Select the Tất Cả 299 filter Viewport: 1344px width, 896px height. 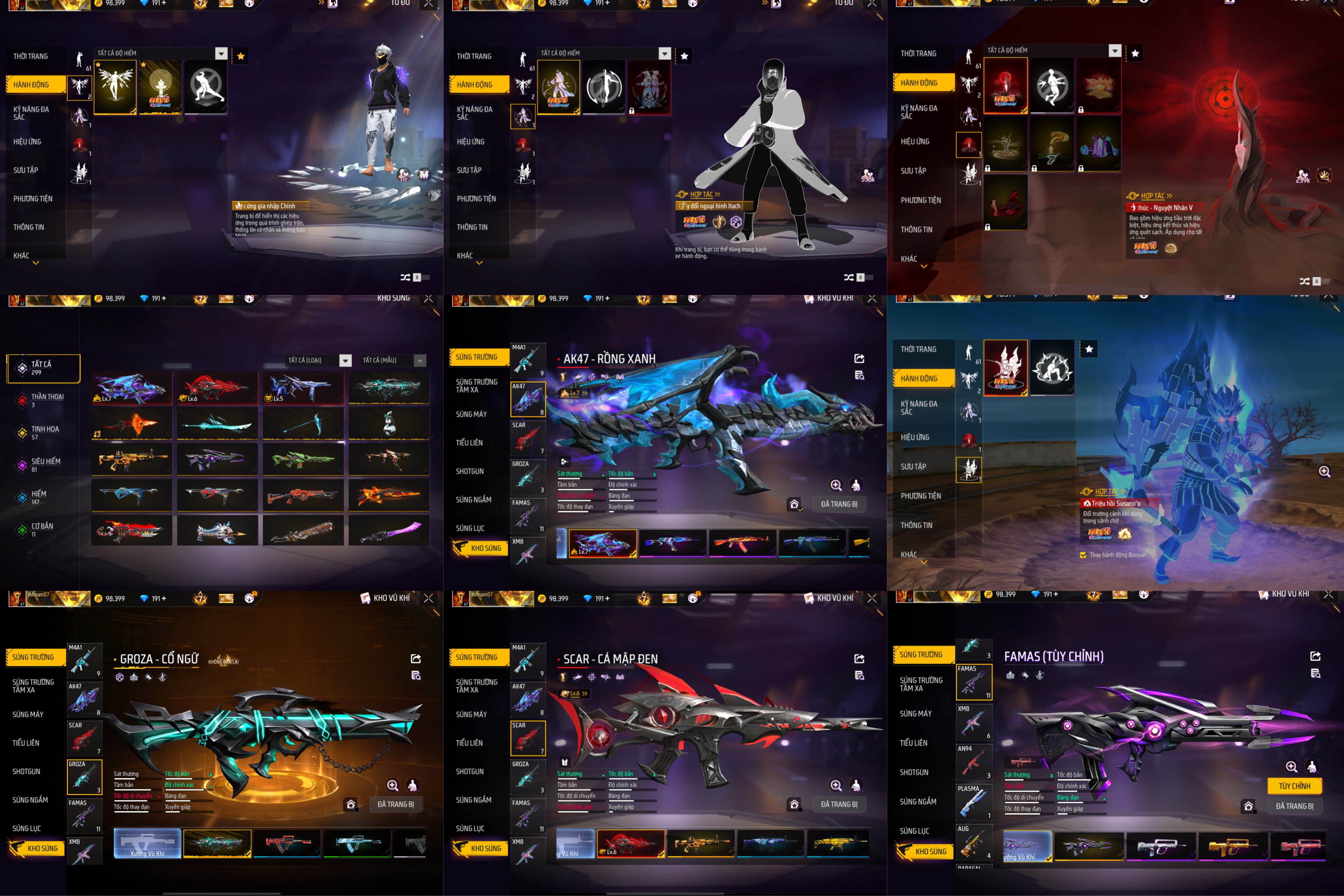43,368
